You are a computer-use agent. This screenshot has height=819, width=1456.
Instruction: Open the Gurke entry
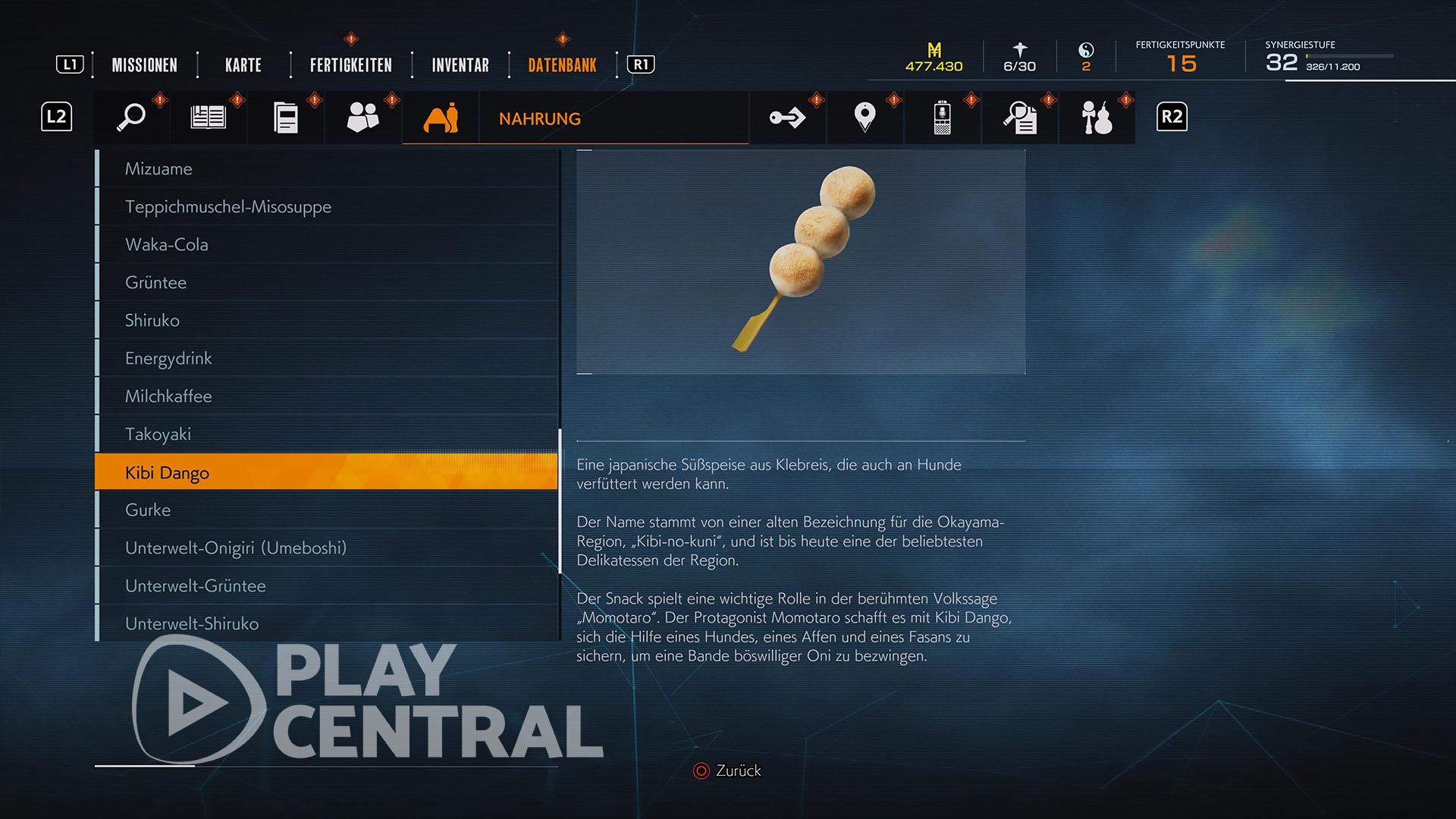pos(148,510)
